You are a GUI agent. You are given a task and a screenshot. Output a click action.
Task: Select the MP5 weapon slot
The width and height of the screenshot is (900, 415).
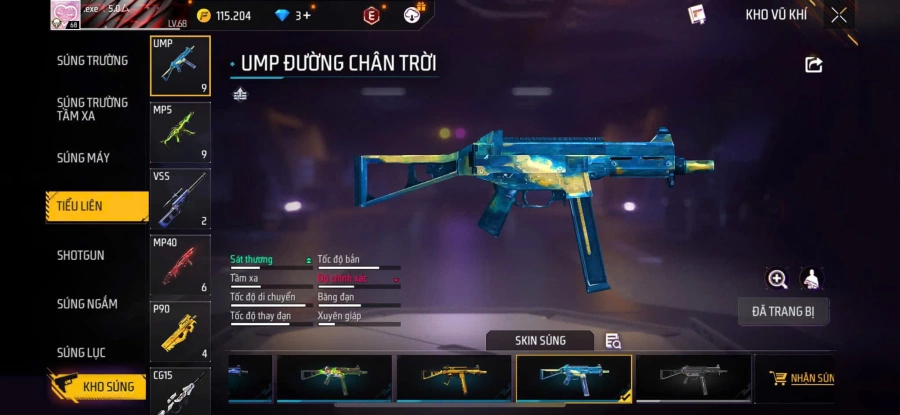point(180,131)
